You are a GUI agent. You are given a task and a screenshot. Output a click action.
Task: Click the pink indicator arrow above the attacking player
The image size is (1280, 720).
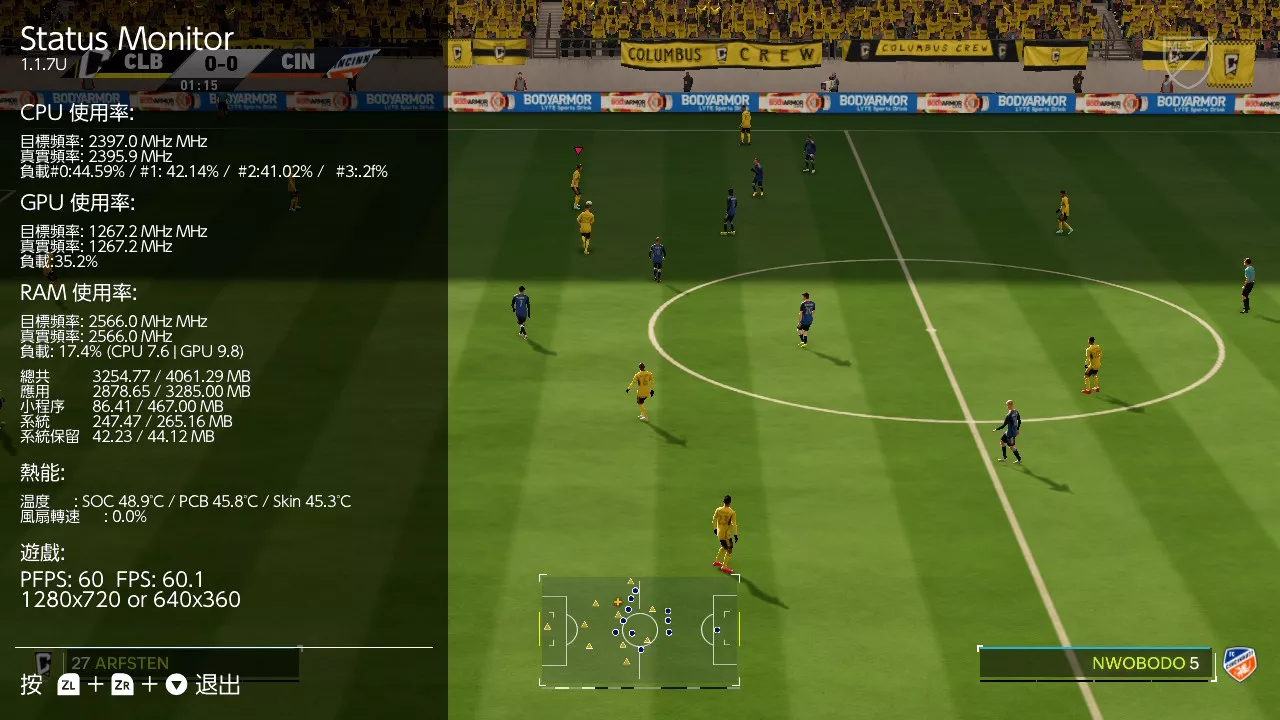coord(578,148)
